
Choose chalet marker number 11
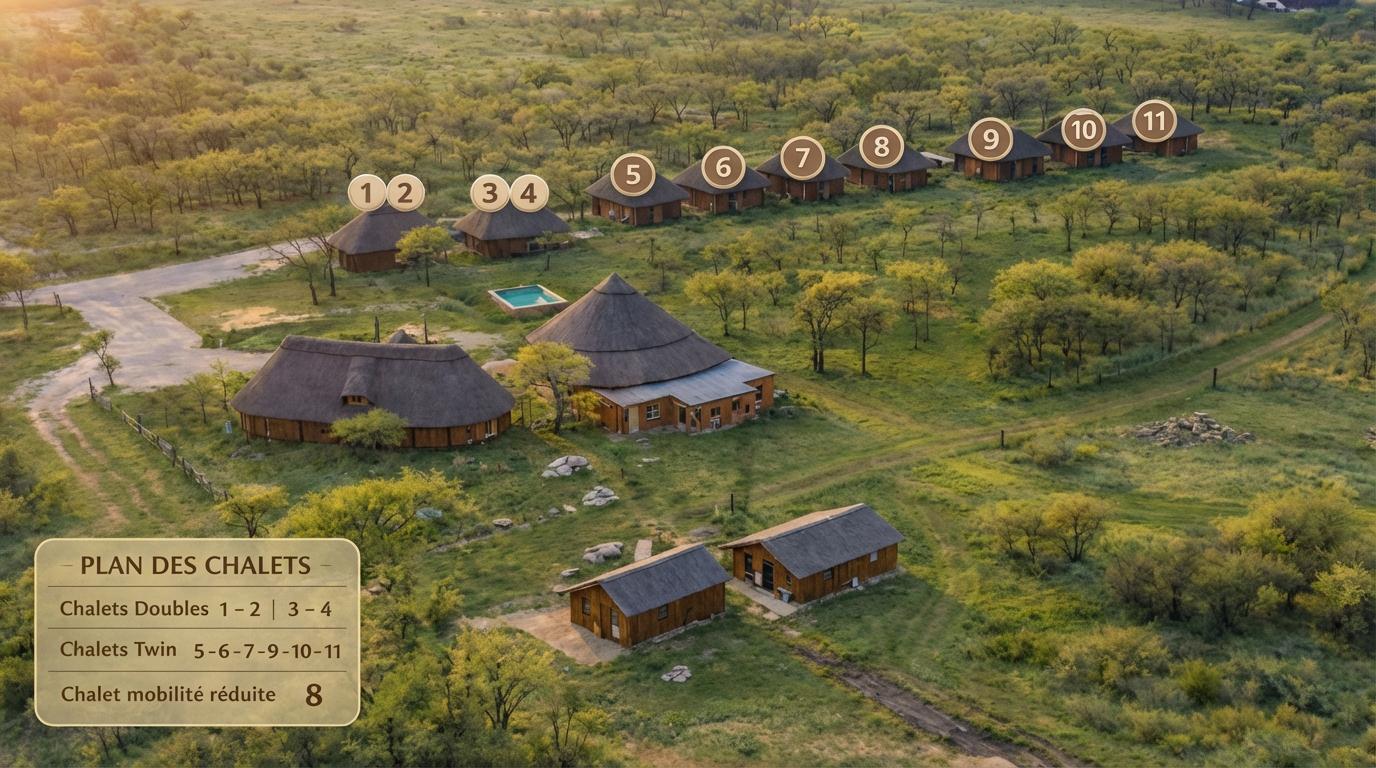pyautogui.click(x=1154, y=121)
